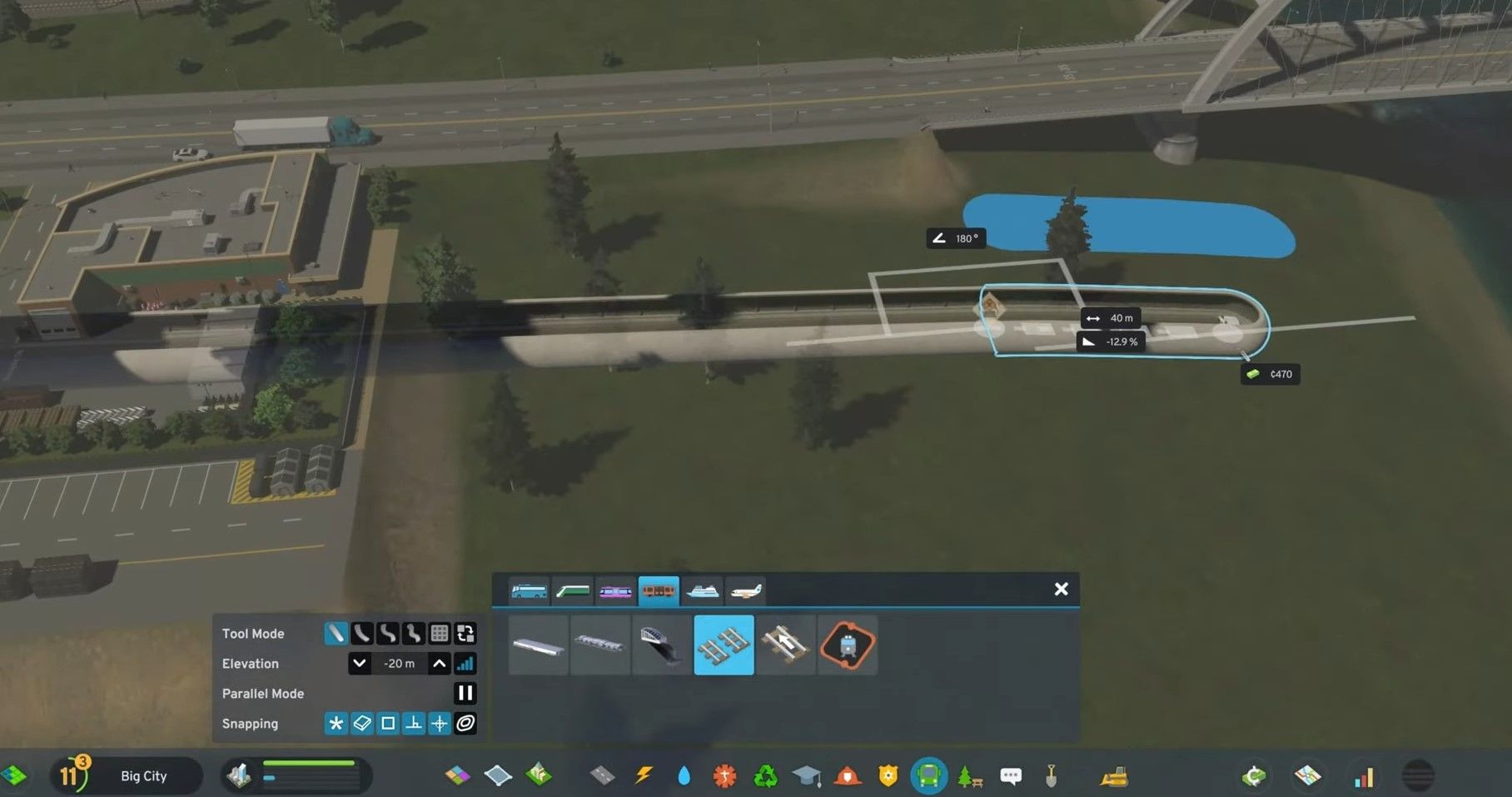
Task: Close the transportation build panel
Action: click(1062, 589)
